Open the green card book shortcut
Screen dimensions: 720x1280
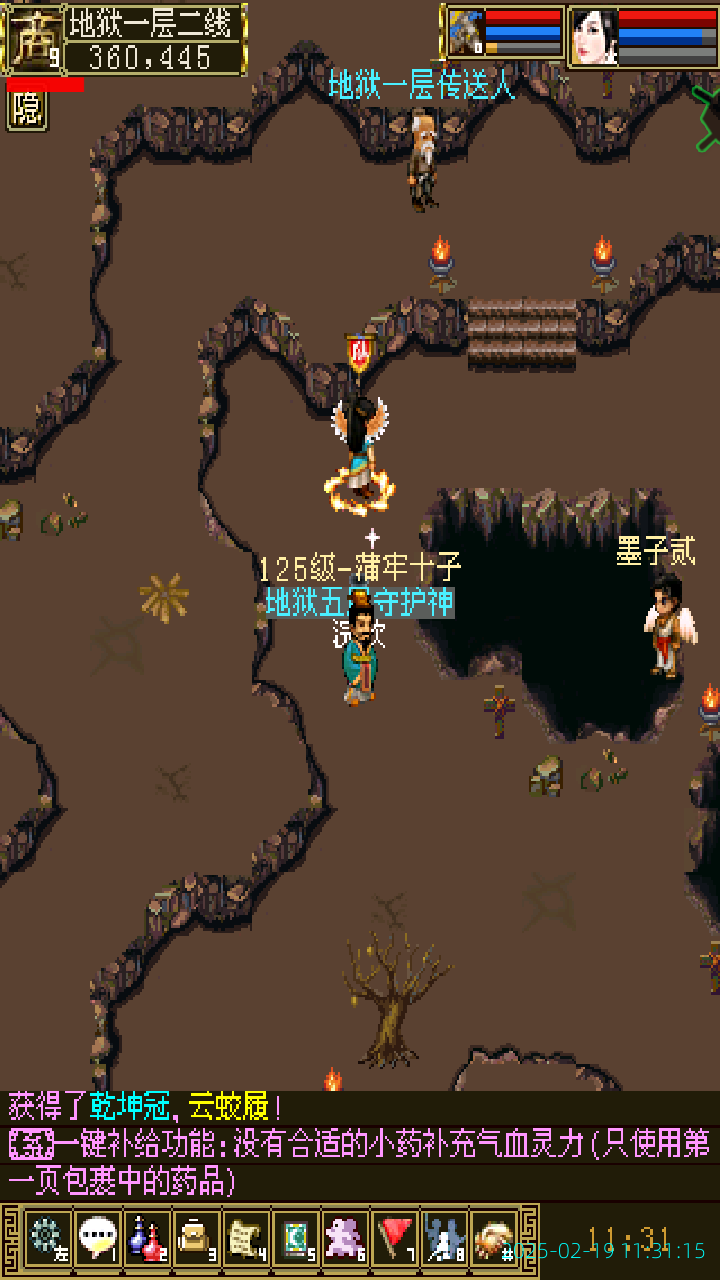[296, 1238]
